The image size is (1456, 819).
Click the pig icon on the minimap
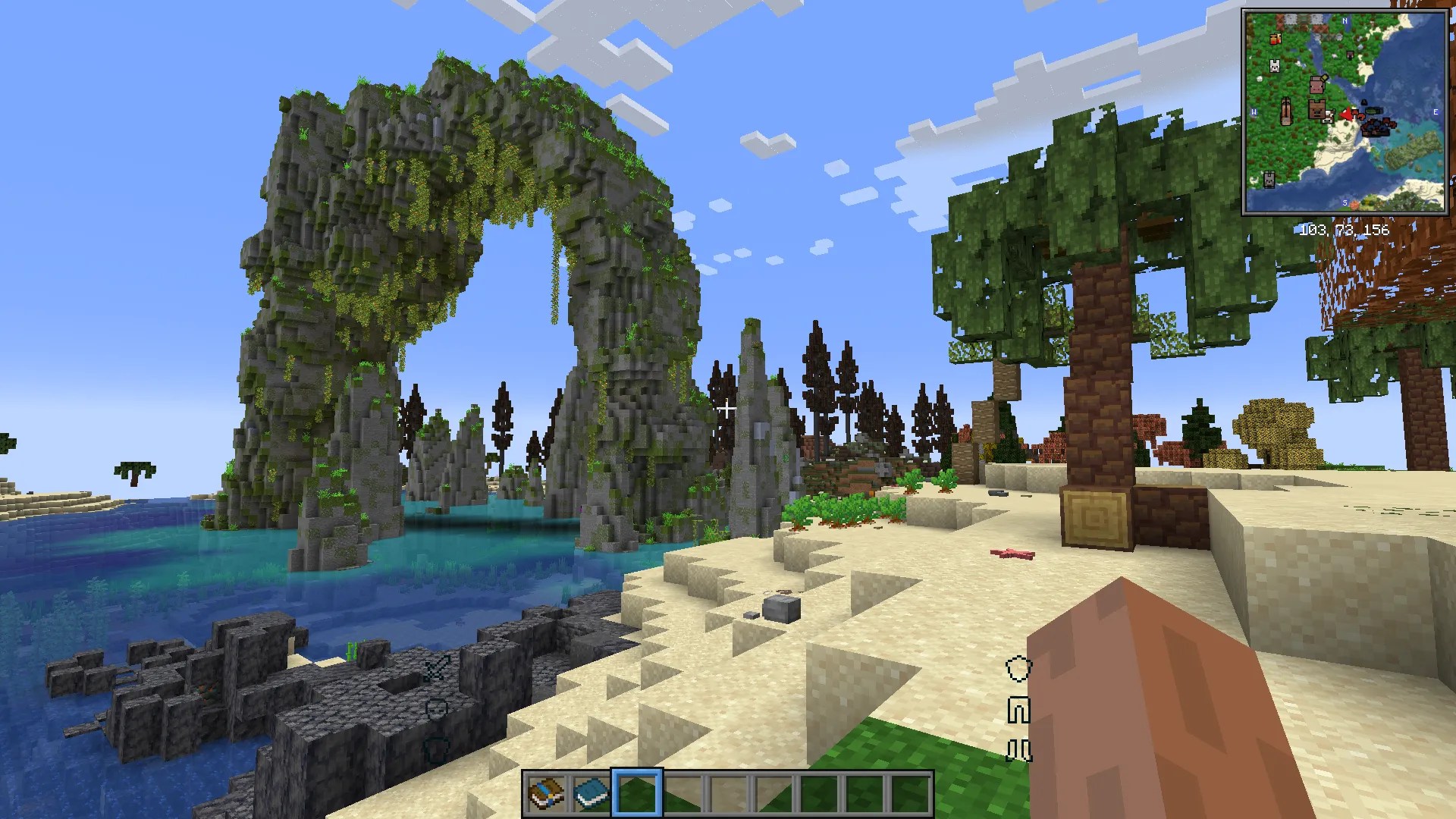[x=1318, y=86]
